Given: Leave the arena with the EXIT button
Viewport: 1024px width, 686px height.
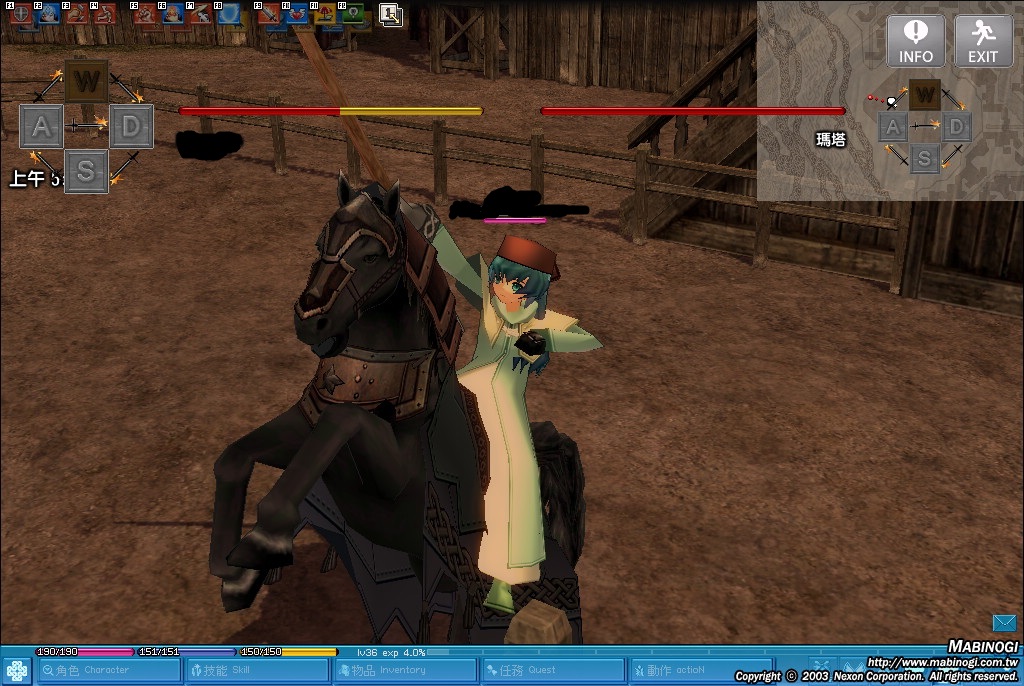Looking at the screenshot, I should pos(982,42).
